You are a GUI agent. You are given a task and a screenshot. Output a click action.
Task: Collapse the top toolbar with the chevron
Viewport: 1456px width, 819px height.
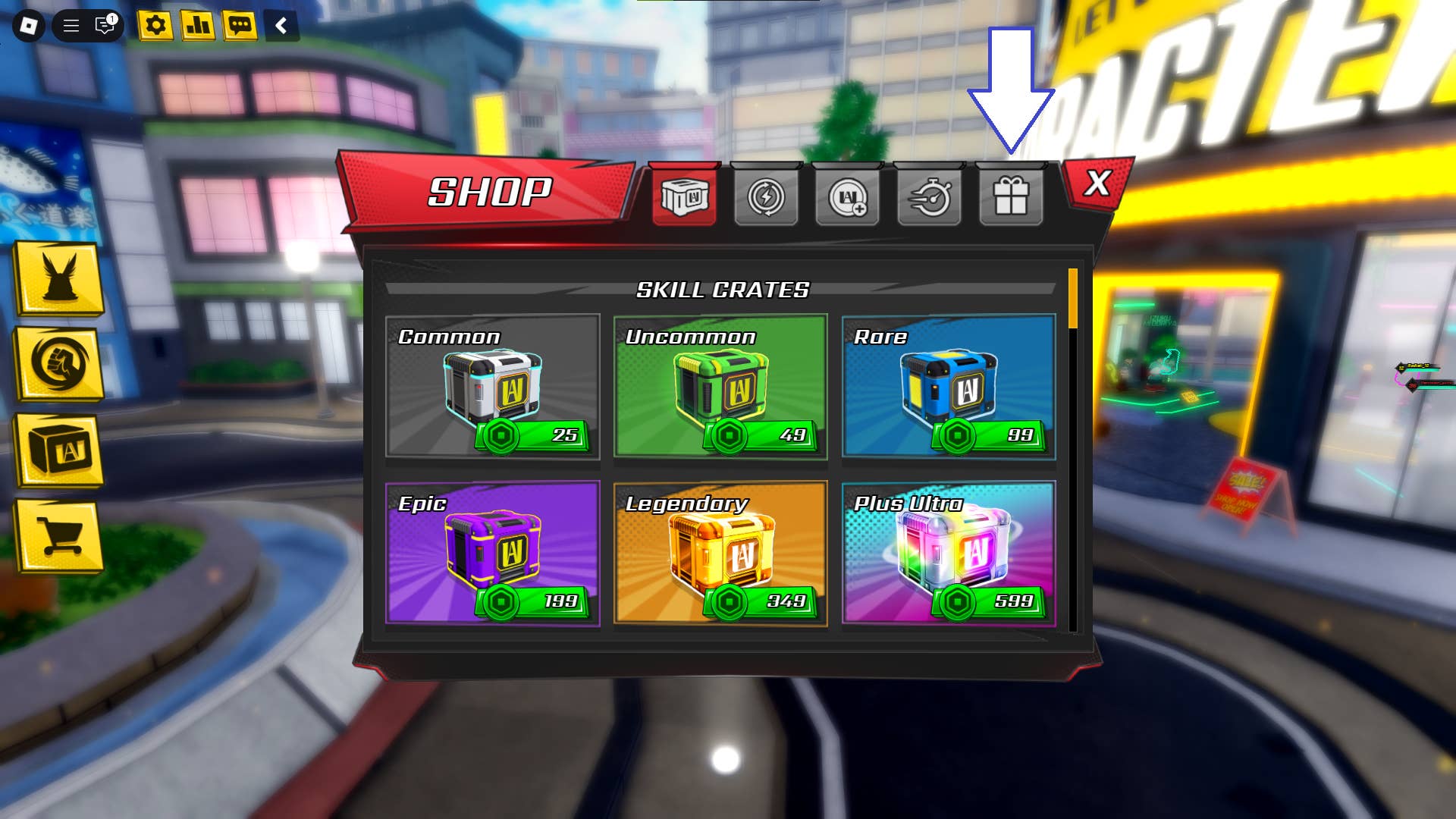(281, 25)
